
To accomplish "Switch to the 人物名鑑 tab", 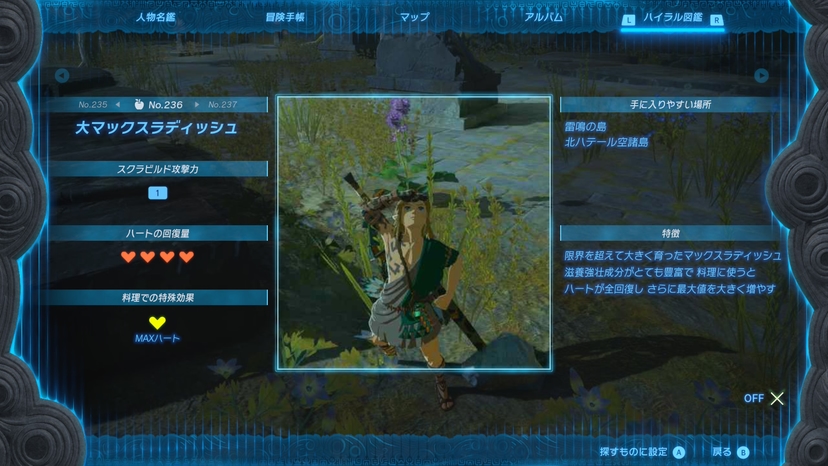I will [157, 17].
